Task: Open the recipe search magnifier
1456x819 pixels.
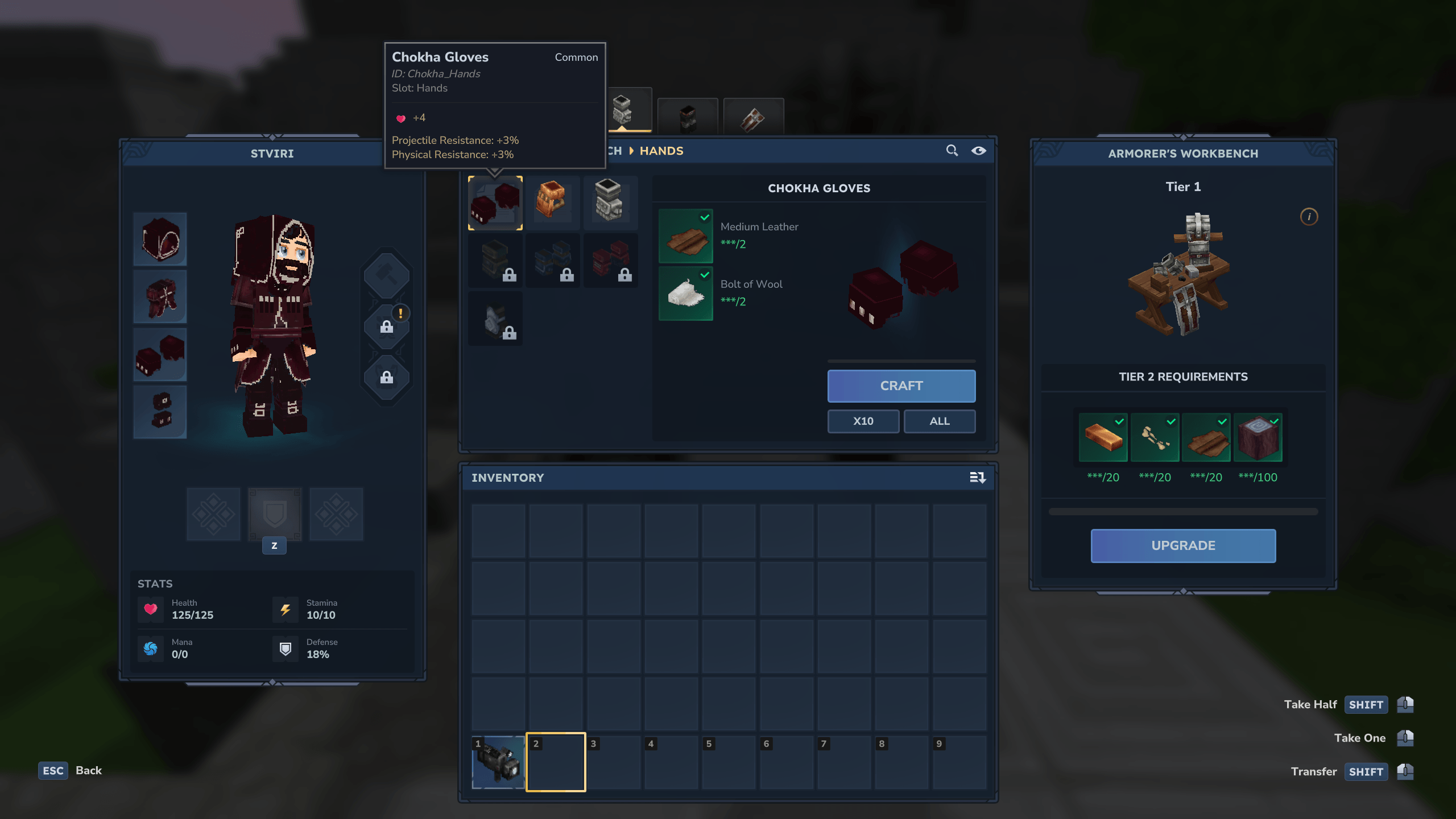Action: pos(952,151)
